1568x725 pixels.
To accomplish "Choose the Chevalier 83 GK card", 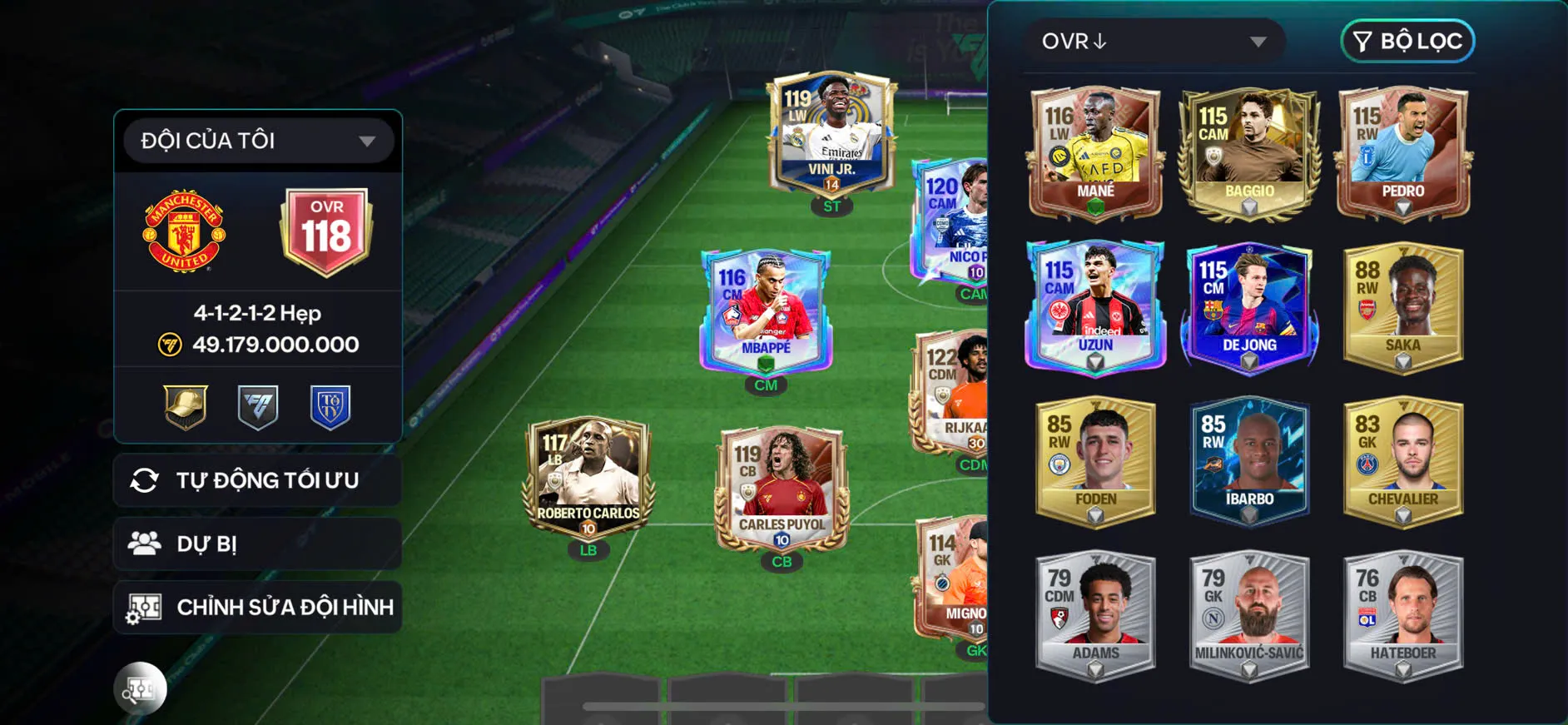I will click(x=1403, y=460).
